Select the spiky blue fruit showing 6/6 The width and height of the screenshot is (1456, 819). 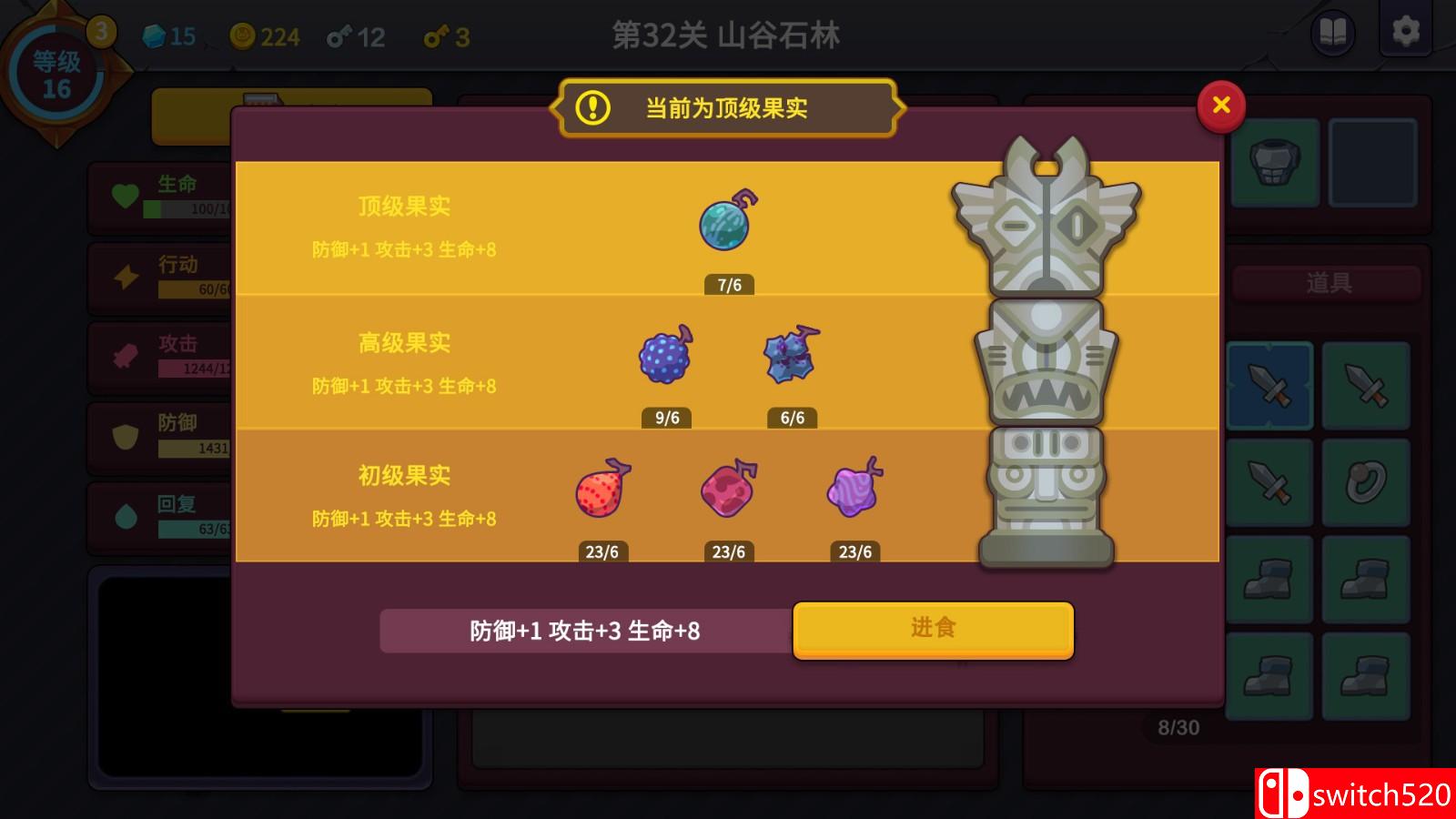(790, 357)
